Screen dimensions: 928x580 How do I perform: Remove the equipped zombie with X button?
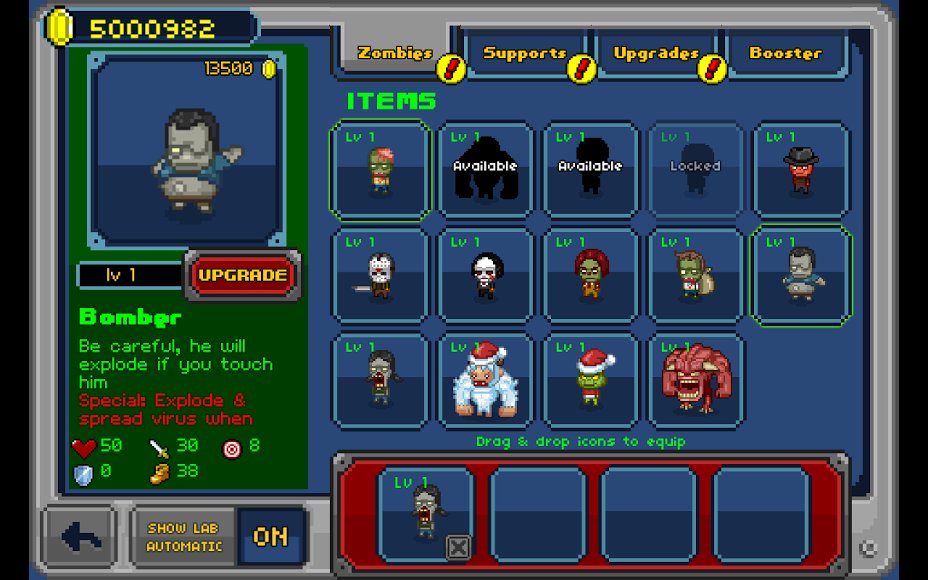pos(457,547)
